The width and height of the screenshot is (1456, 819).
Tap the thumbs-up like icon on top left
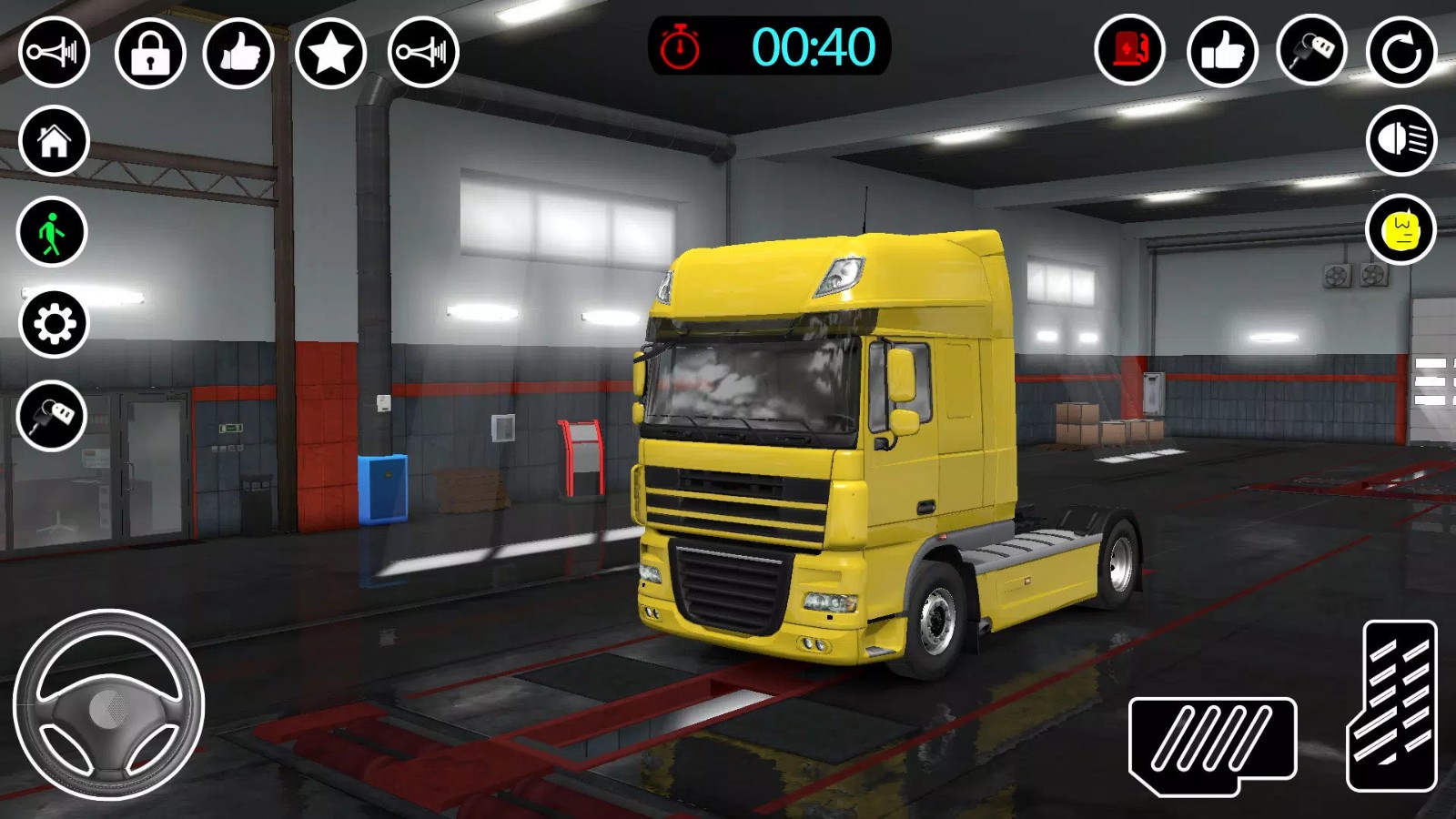click(x=240, y=52)
